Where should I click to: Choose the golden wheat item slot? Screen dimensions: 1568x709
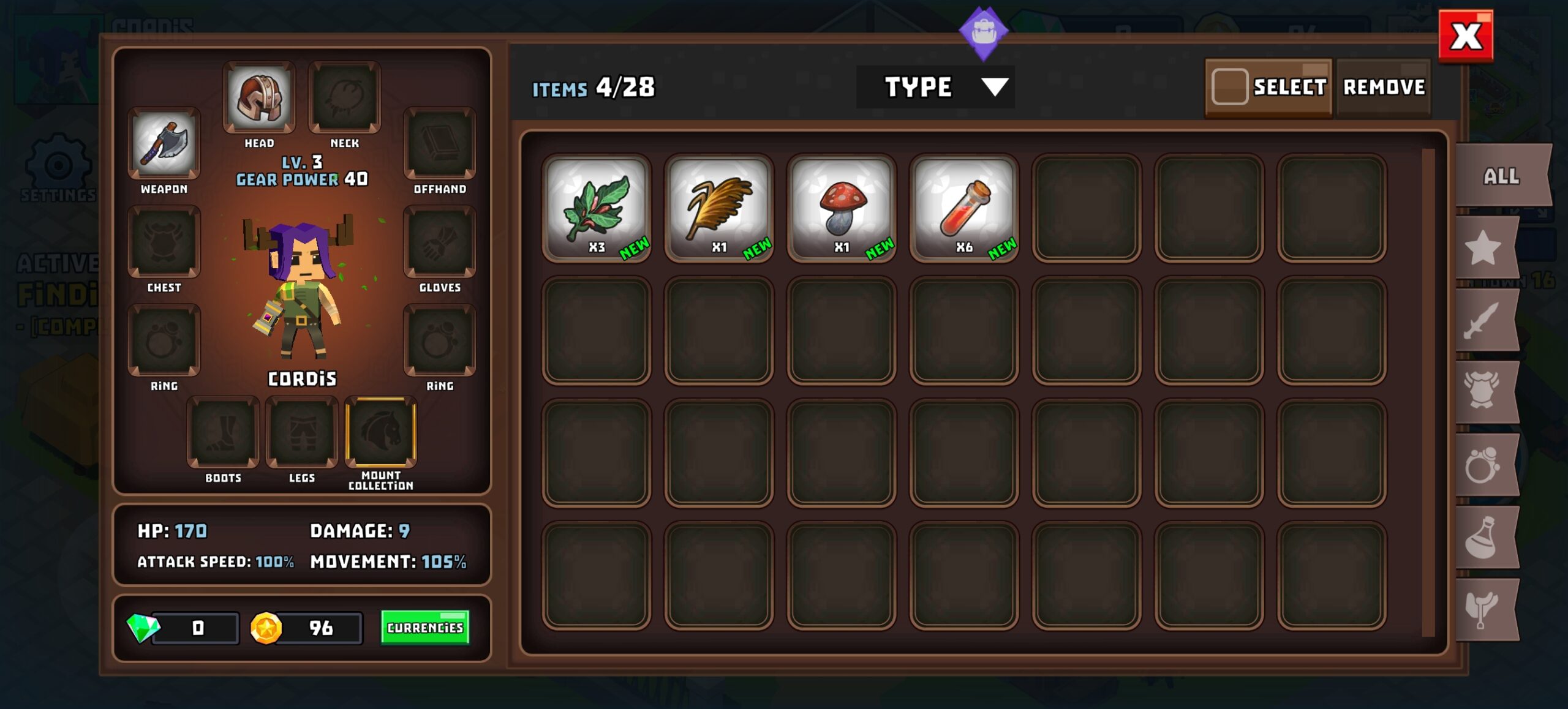point(718,208)
